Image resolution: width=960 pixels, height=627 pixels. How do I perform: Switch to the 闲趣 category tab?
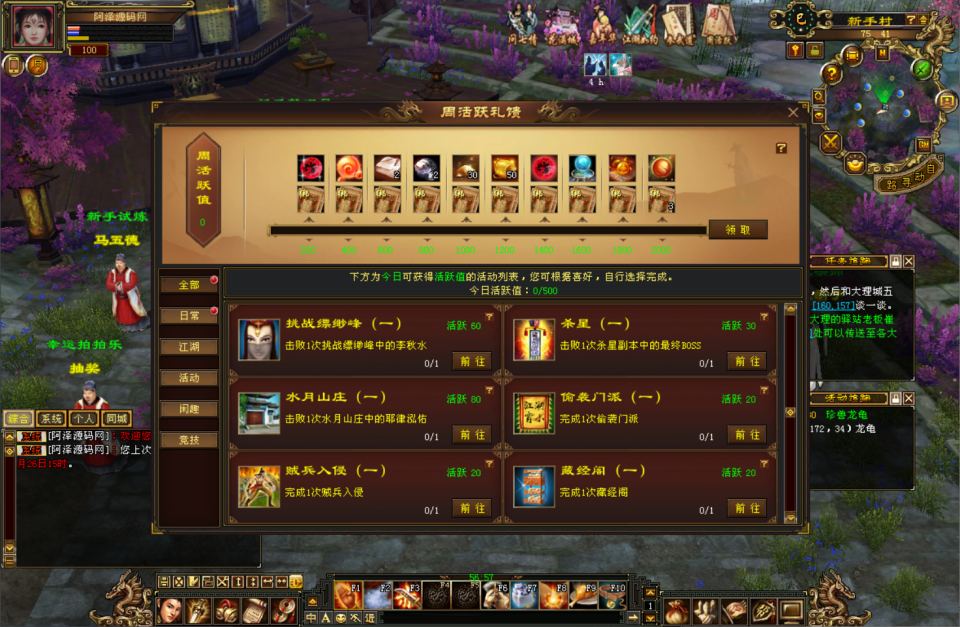(188, 409)
